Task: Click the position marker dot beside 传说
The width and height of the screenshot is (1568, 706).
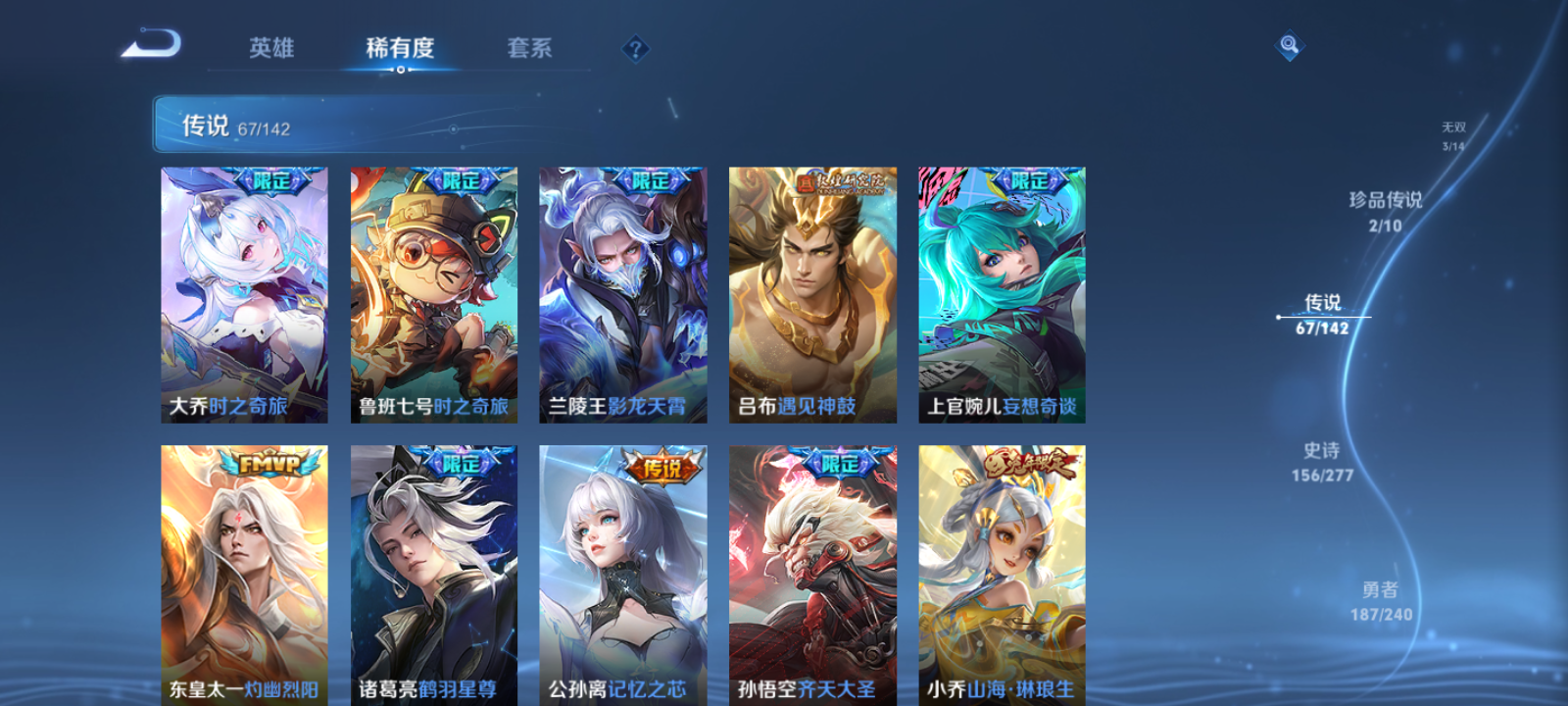Action: point(1280,316)
